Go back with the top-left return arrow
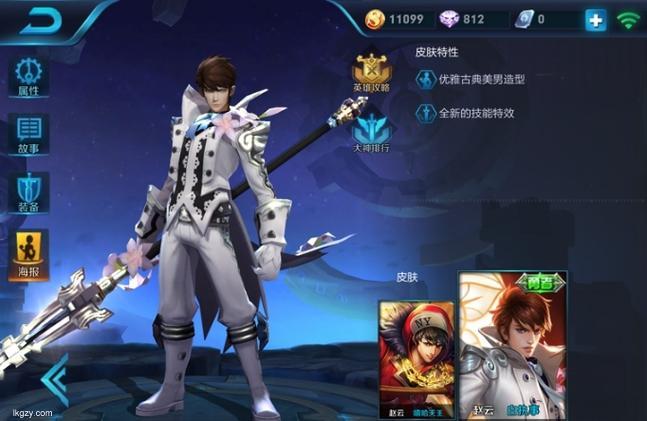The width and height of the screenshot is (647, 421). pyautogui.click(x=41, y=19)
